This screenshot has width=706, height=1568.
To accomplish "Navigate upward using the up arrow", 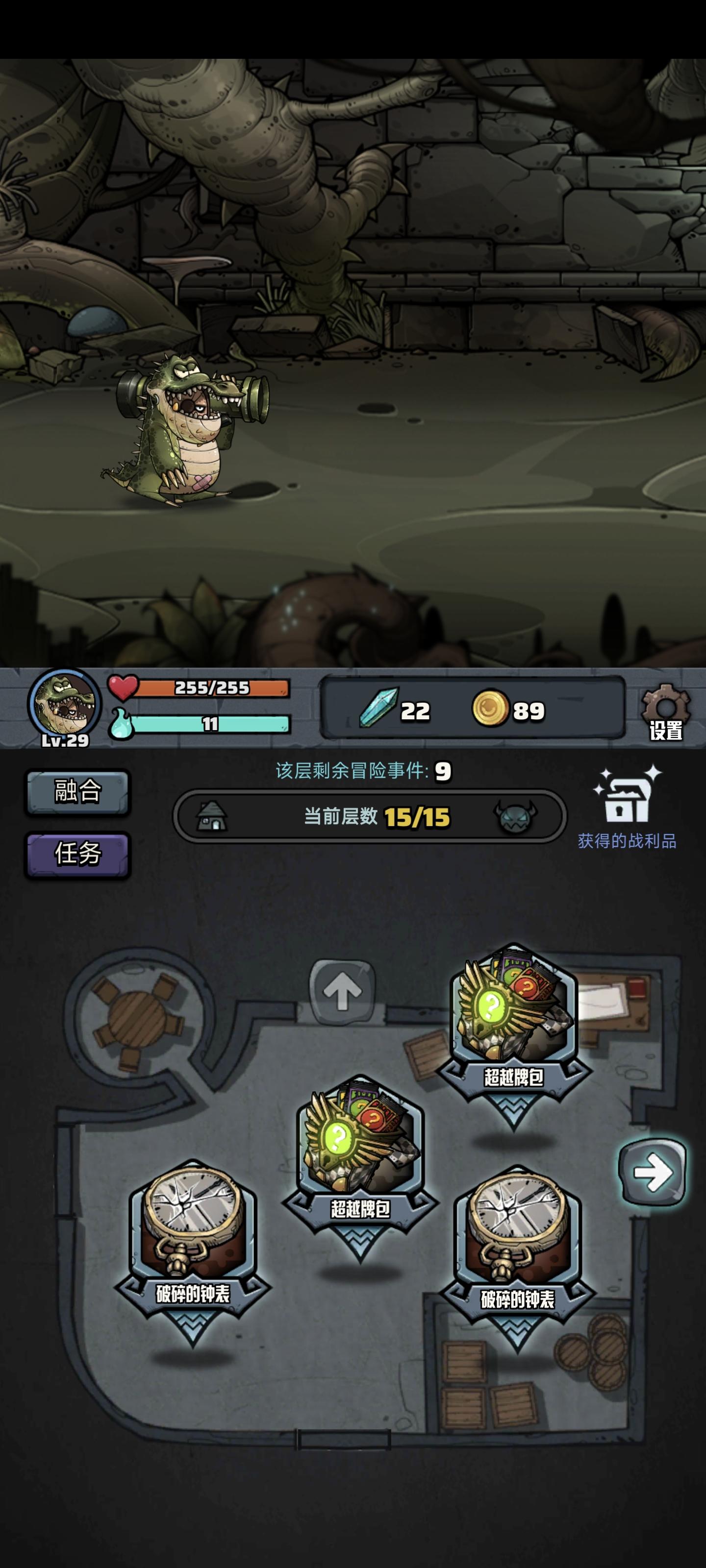I will pos(341,992).
